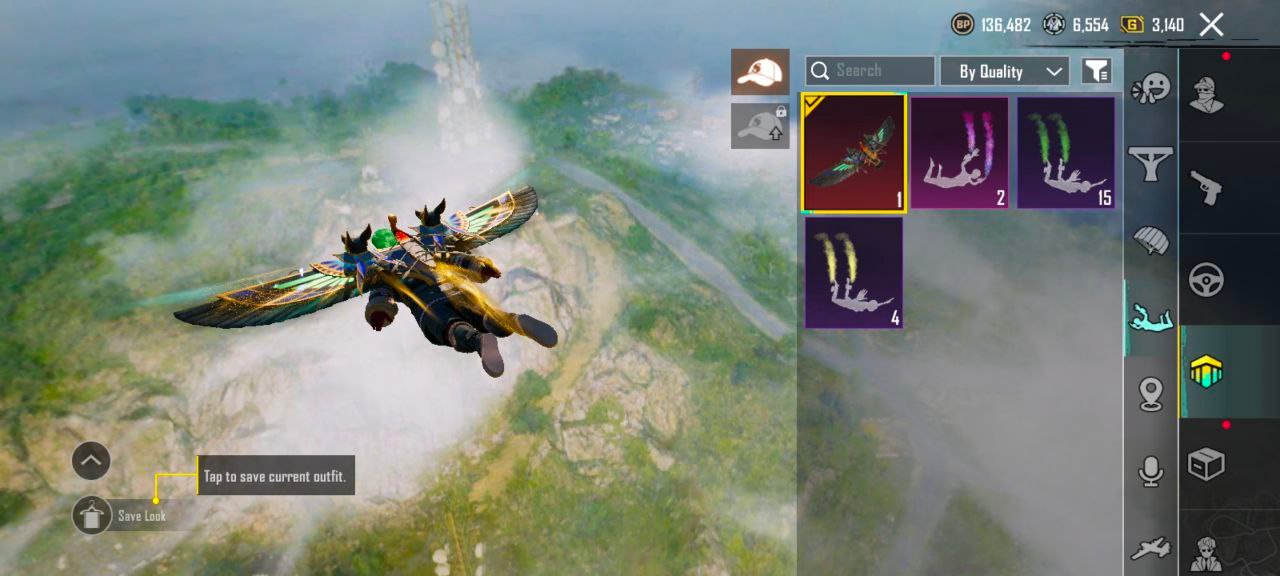Select the winged glider skin tile
Screen dimensions: 1280x576
tap(854, 153)
